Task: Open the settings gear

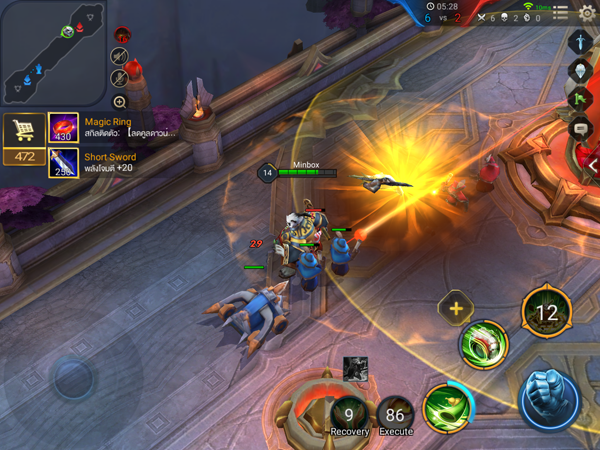Action: (x=587, y=13)
